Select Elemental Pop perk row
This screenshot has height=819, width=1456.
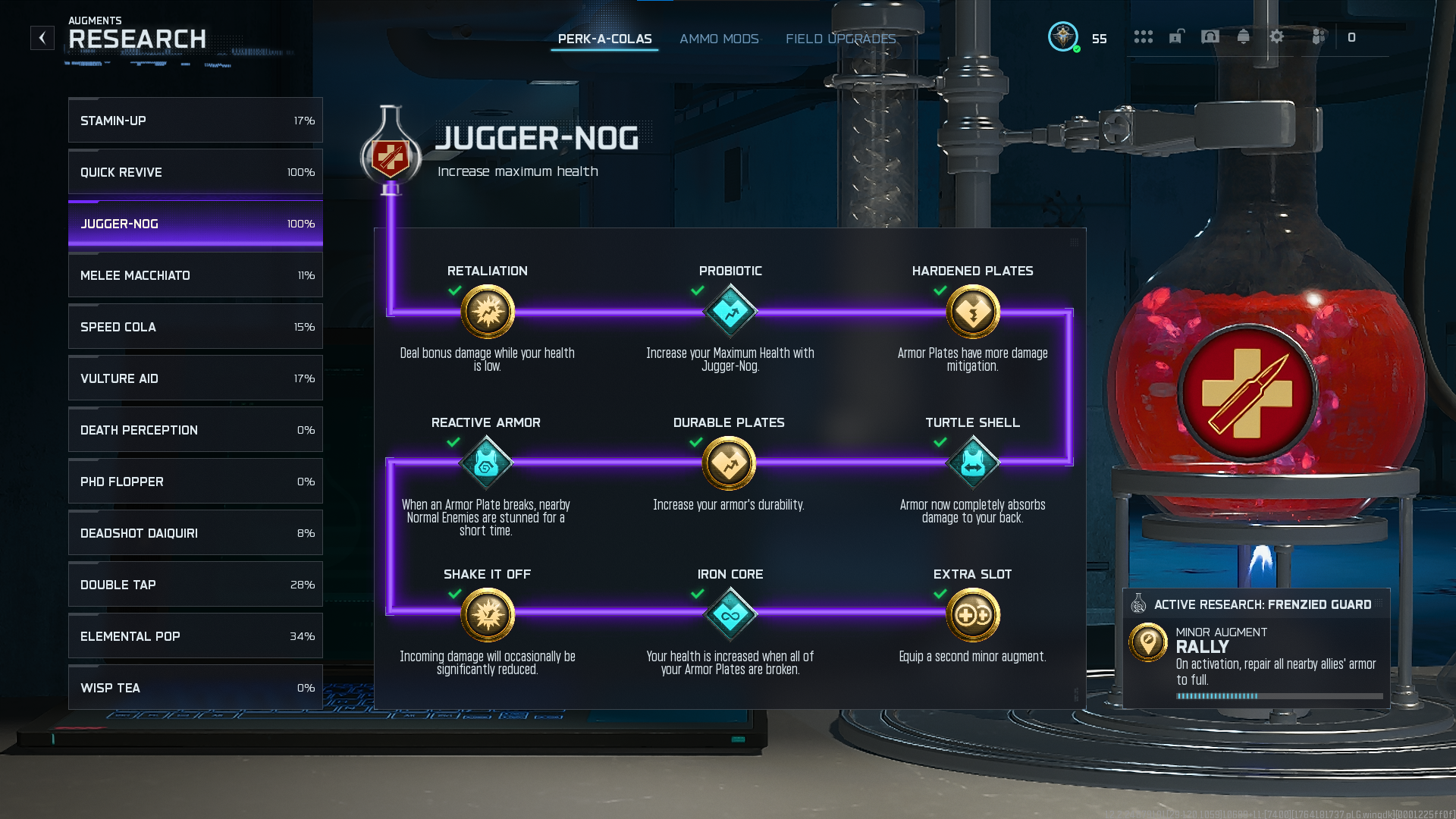pyautogui.click(x=195, y=636)
